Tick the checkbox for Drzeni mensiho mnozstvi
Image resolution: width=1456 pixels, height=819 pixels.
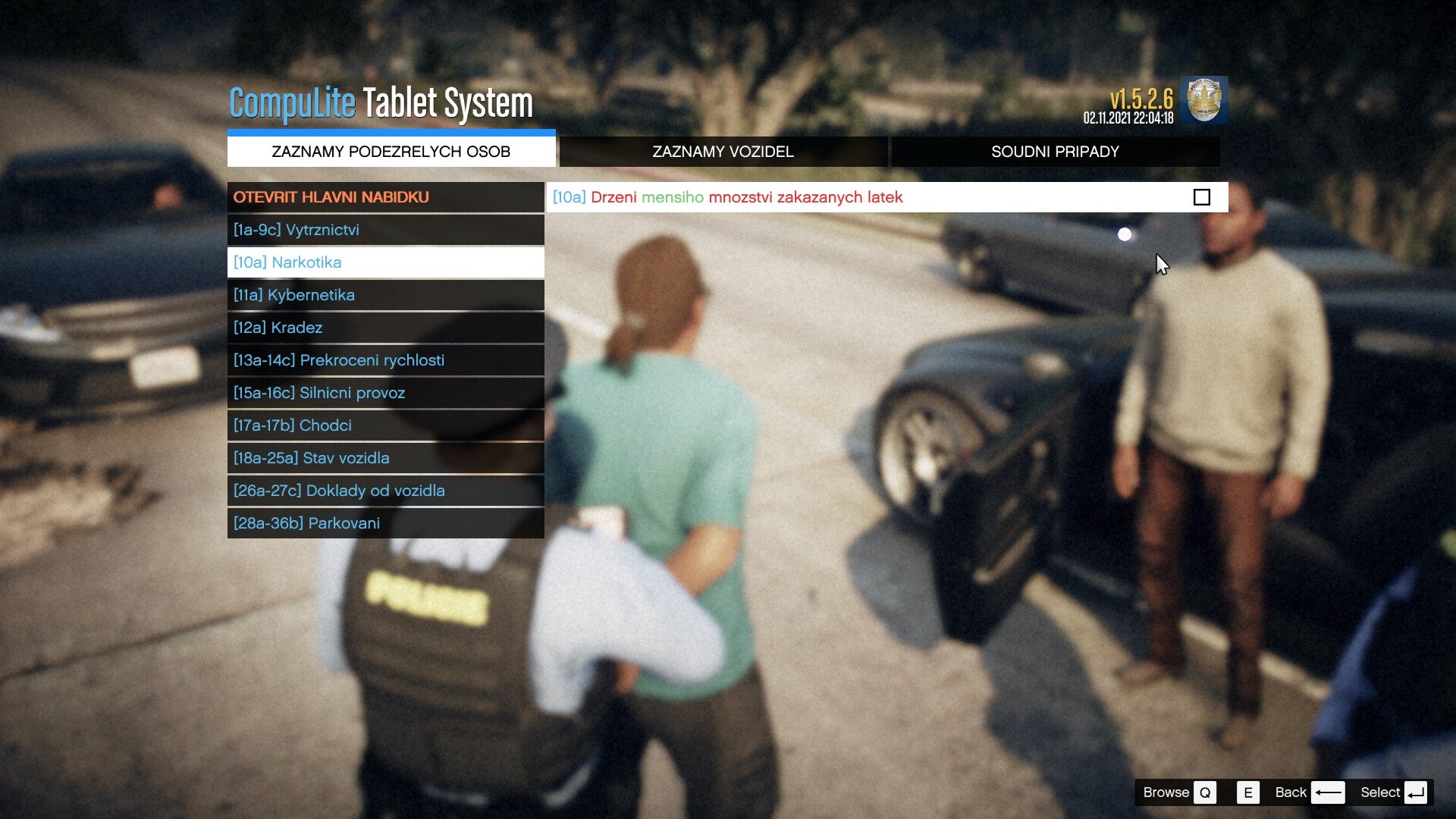point(1201,197)
